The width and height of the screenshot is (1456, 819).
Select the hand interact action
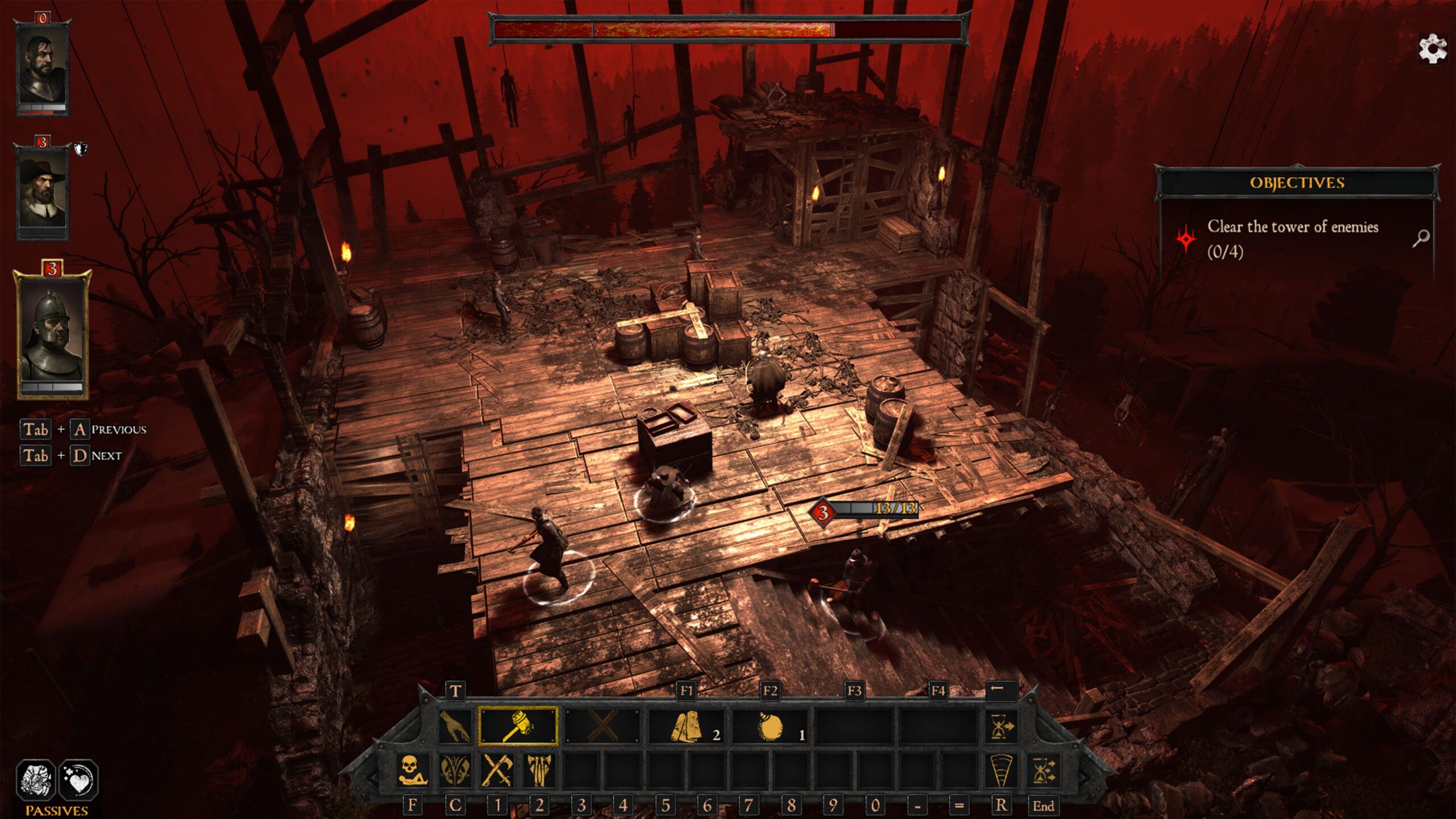[455, 726]
